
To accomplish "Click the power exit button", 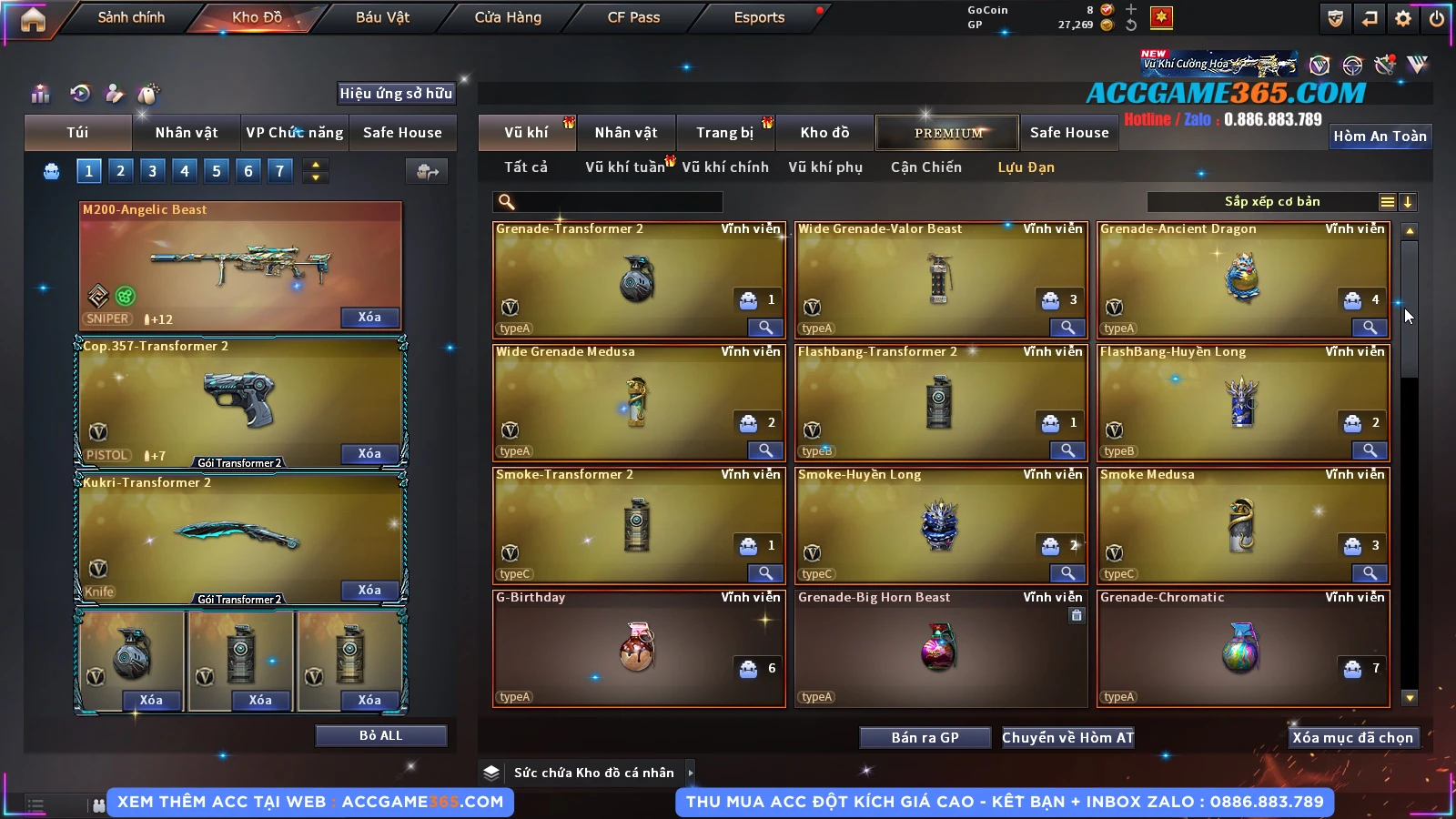I will point(1437,18).
